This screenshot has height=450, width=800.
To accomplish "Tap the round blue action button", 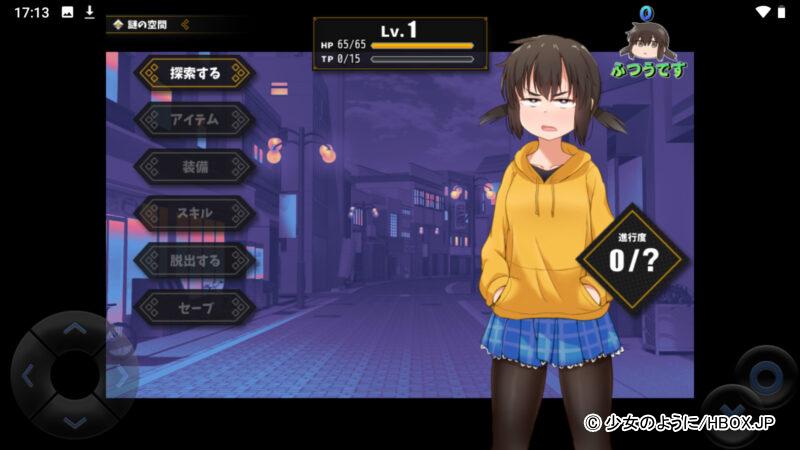I will (x=765, y=378).
